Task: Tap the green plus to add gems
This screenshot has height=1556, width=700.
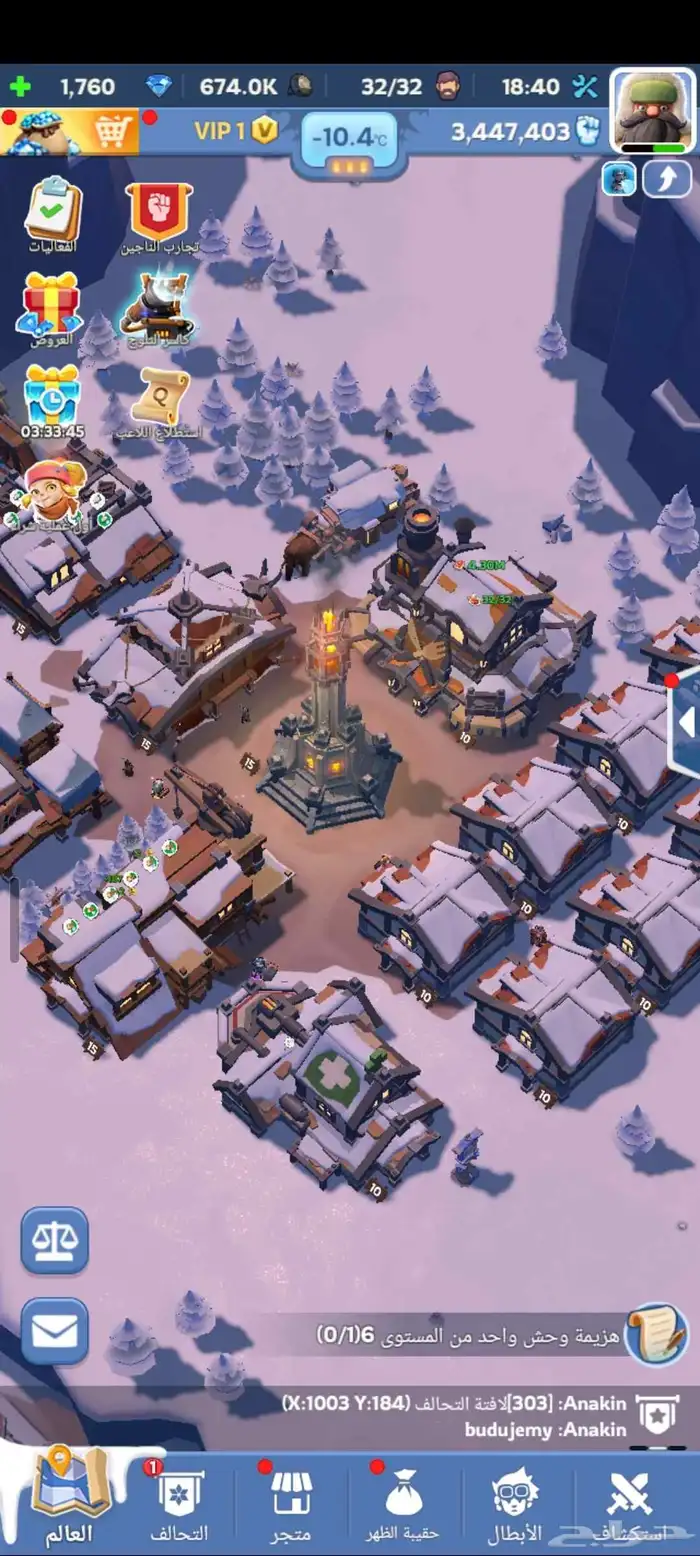Action: [x=21, y=87]
